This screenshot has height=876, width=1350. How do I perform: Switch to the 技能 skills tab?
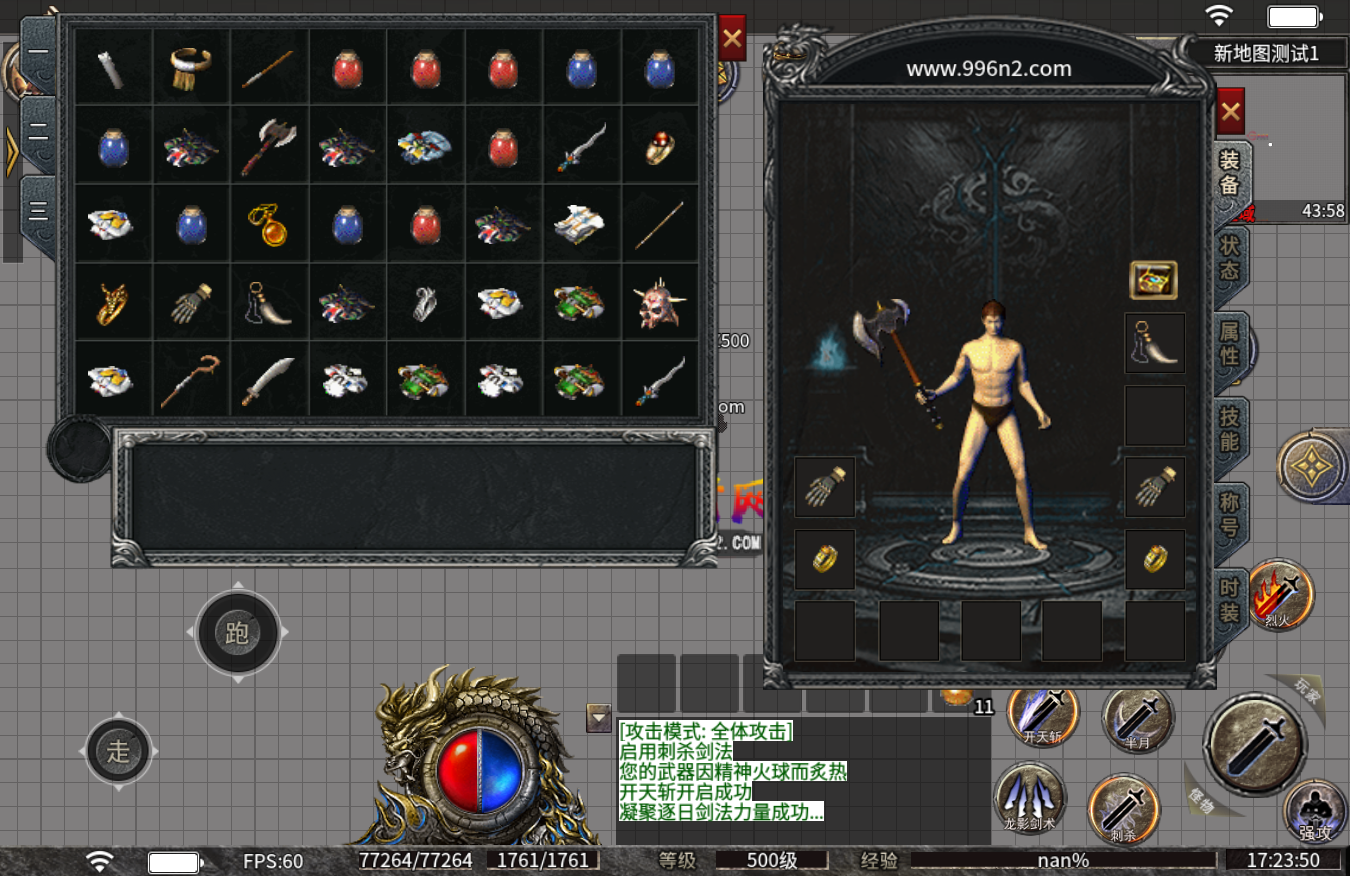click(x=1230, y=428)
